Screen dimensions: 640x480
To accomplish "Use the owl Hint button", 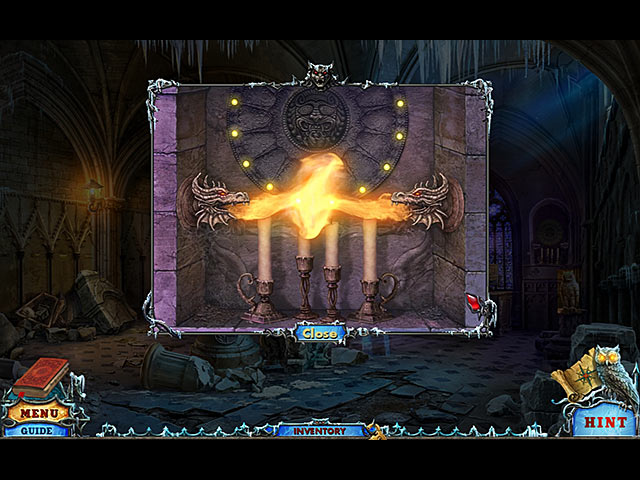I will [606, 422].
